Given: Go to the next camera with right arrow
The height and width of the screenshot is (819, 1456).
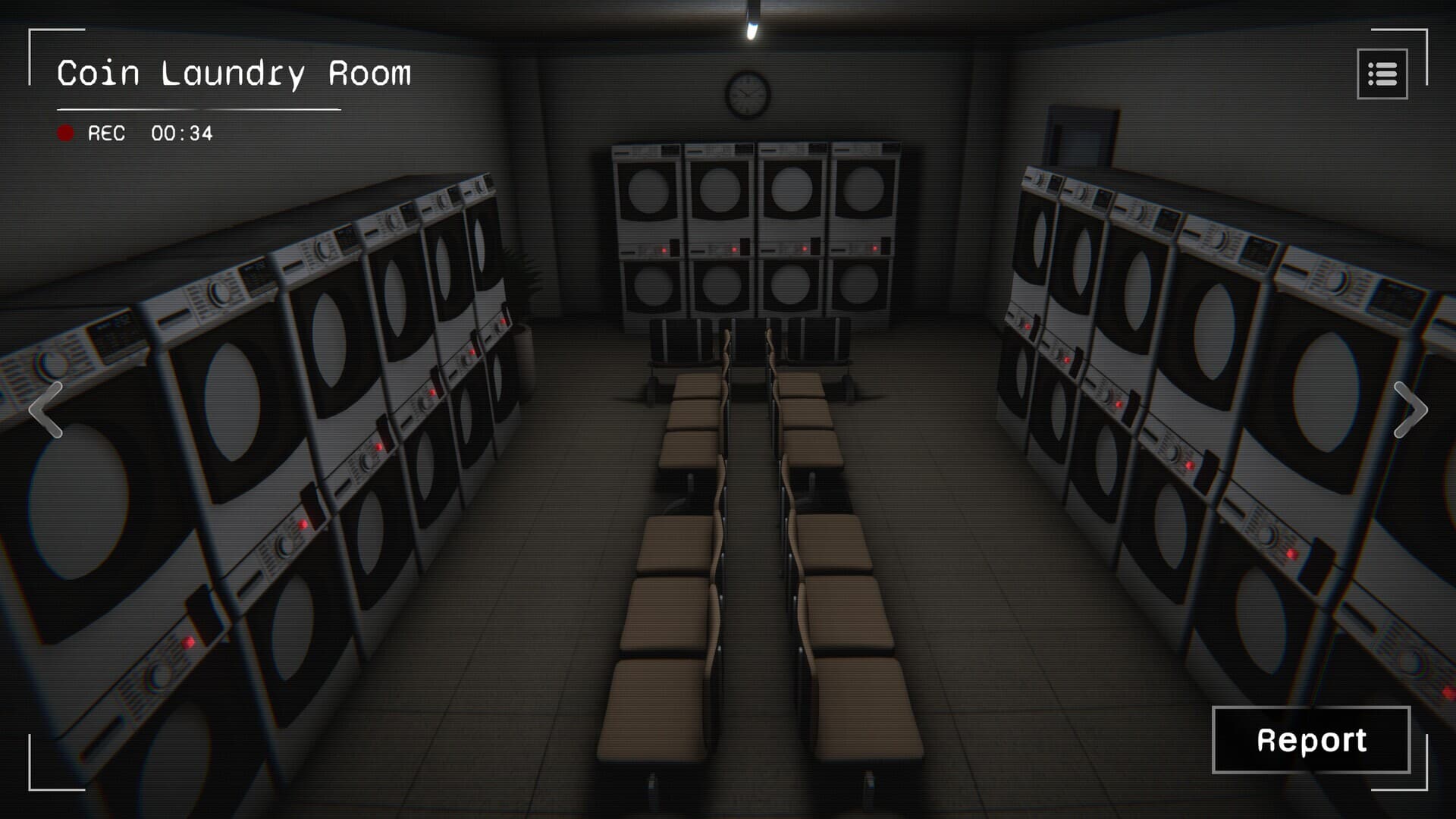Looking at the screenshot, I should pyautogui.click(x=1410, y=409).
